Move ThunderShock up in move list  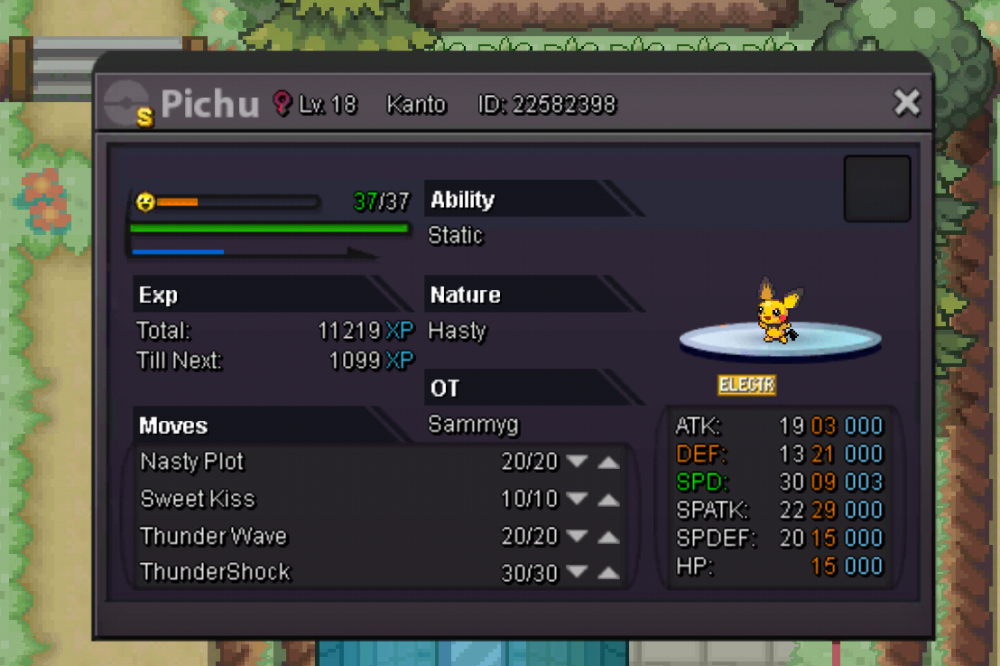[608, 573]
